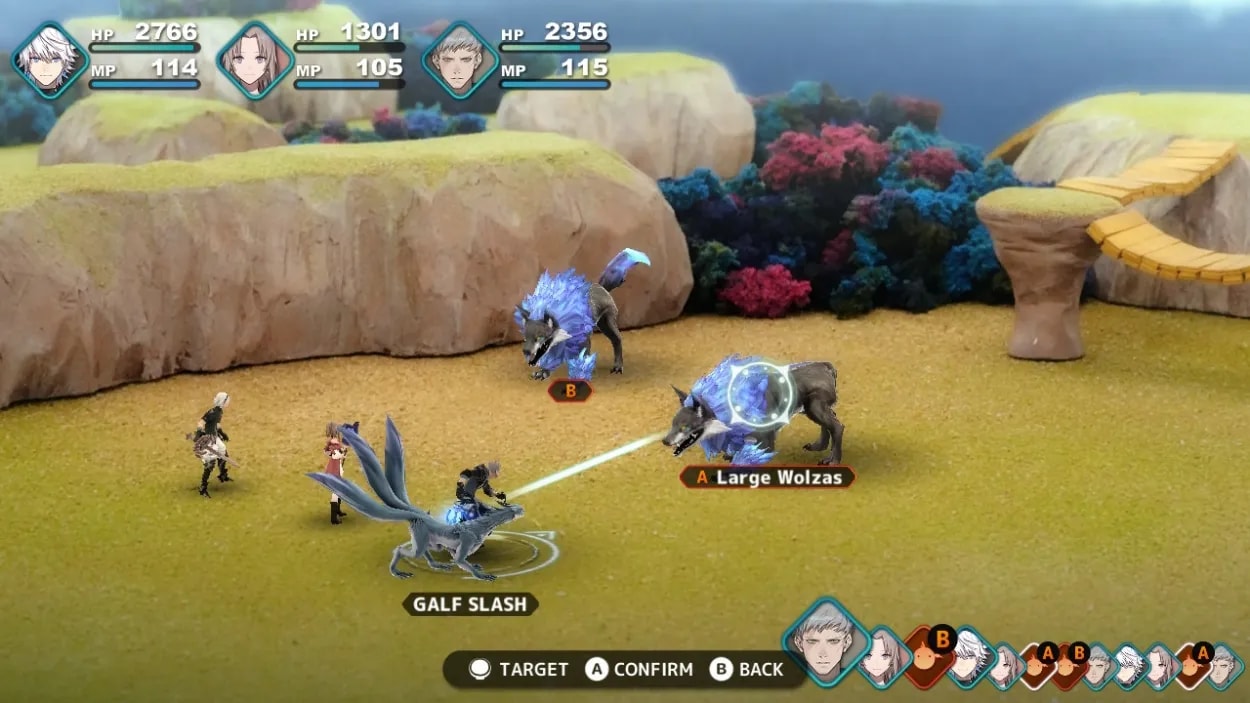Choose the brown-haired girl's party portrait
Screen dimensions: 1250x703
254,60
